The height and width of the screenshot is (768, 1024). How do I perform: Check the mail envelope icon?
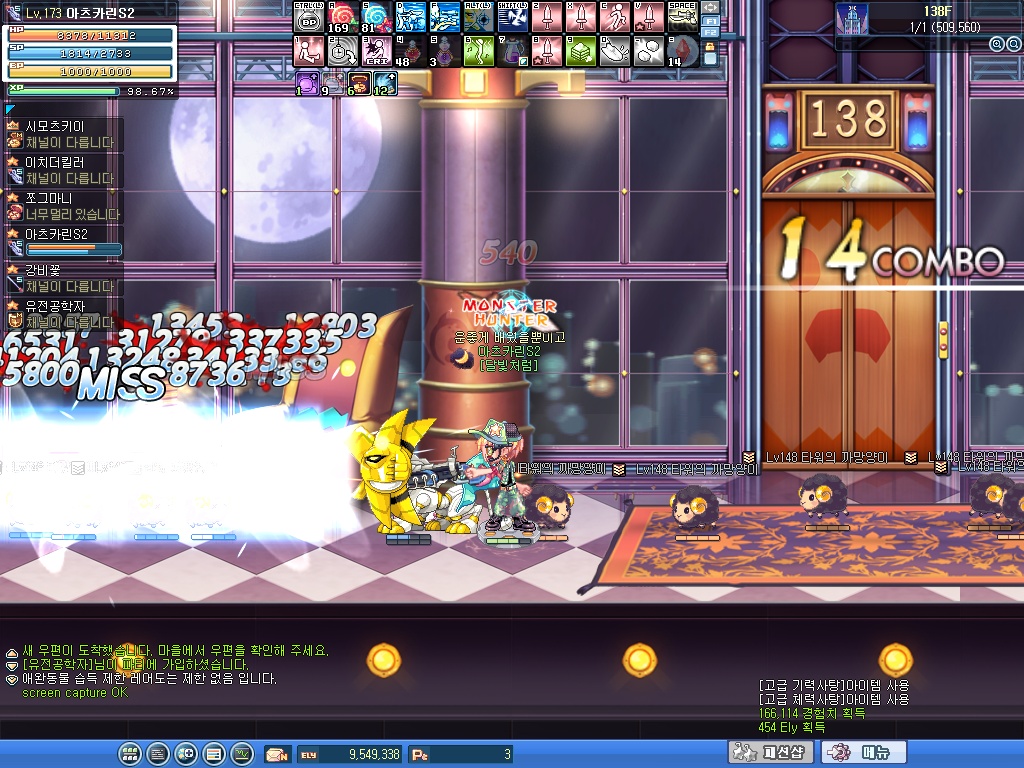pyautogui.click(x=276, y=754)
